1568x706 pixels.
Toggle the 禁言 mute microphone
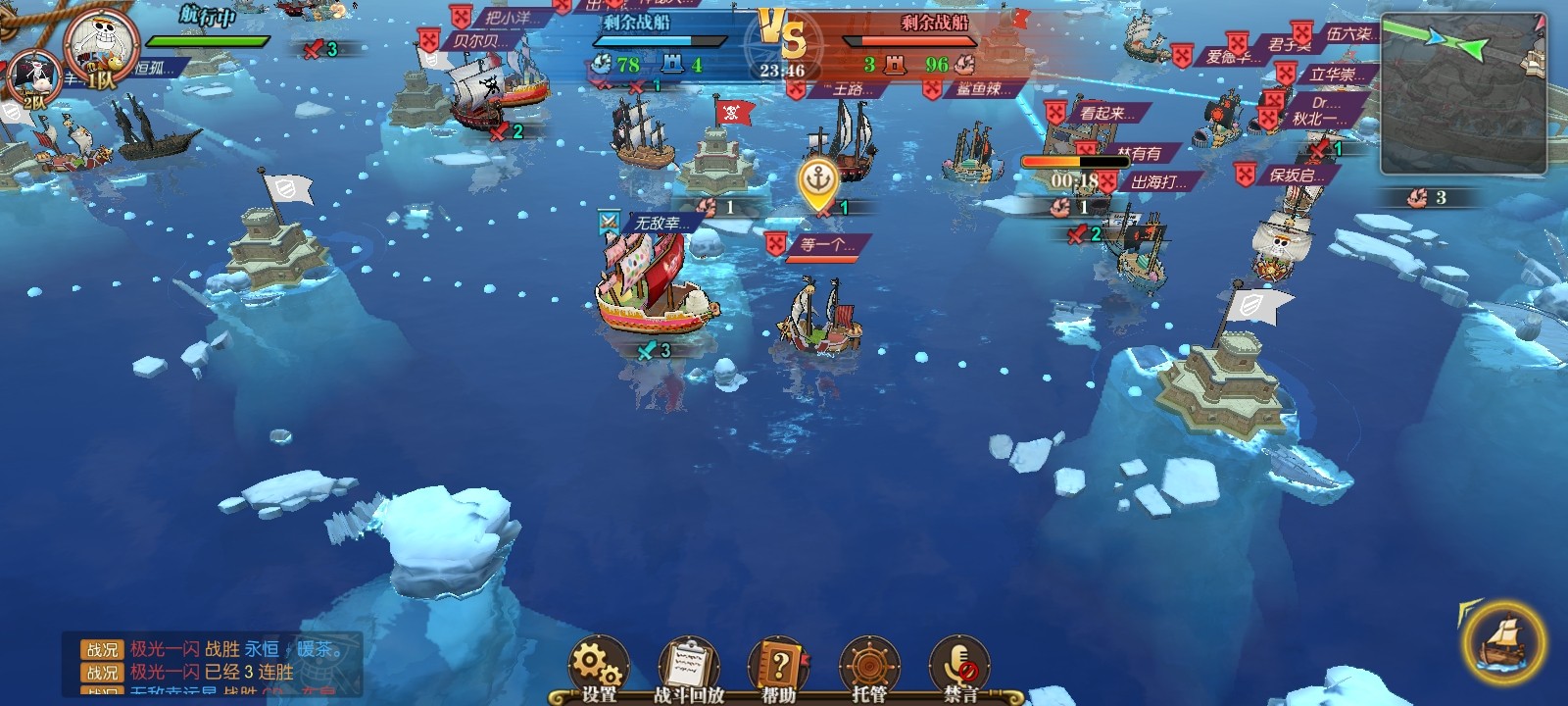tap(959, 669)
